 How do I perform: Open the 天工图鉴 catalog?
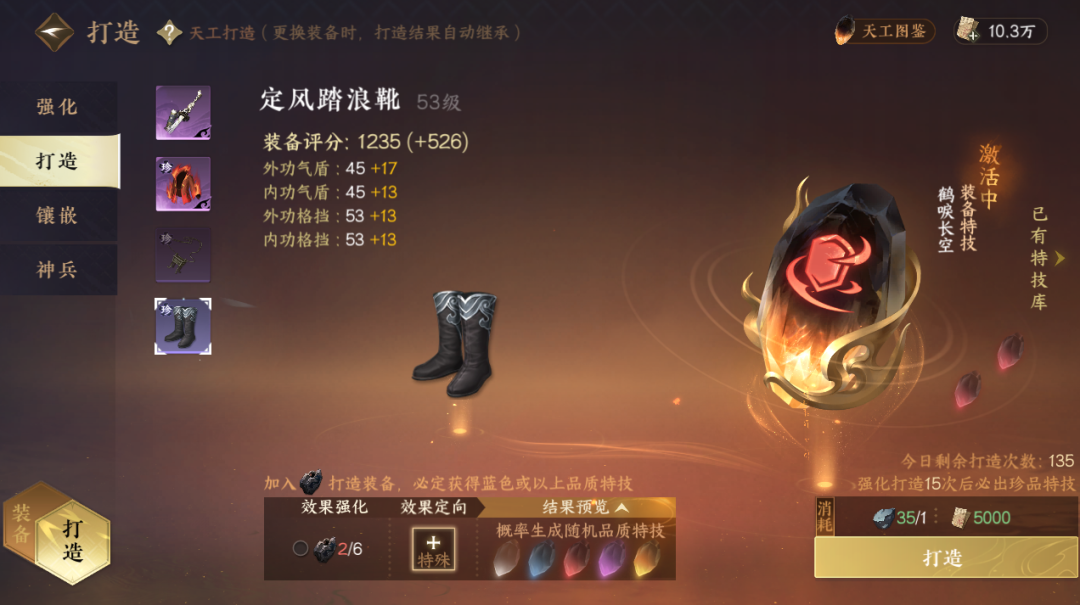click(x=885, y=31)
